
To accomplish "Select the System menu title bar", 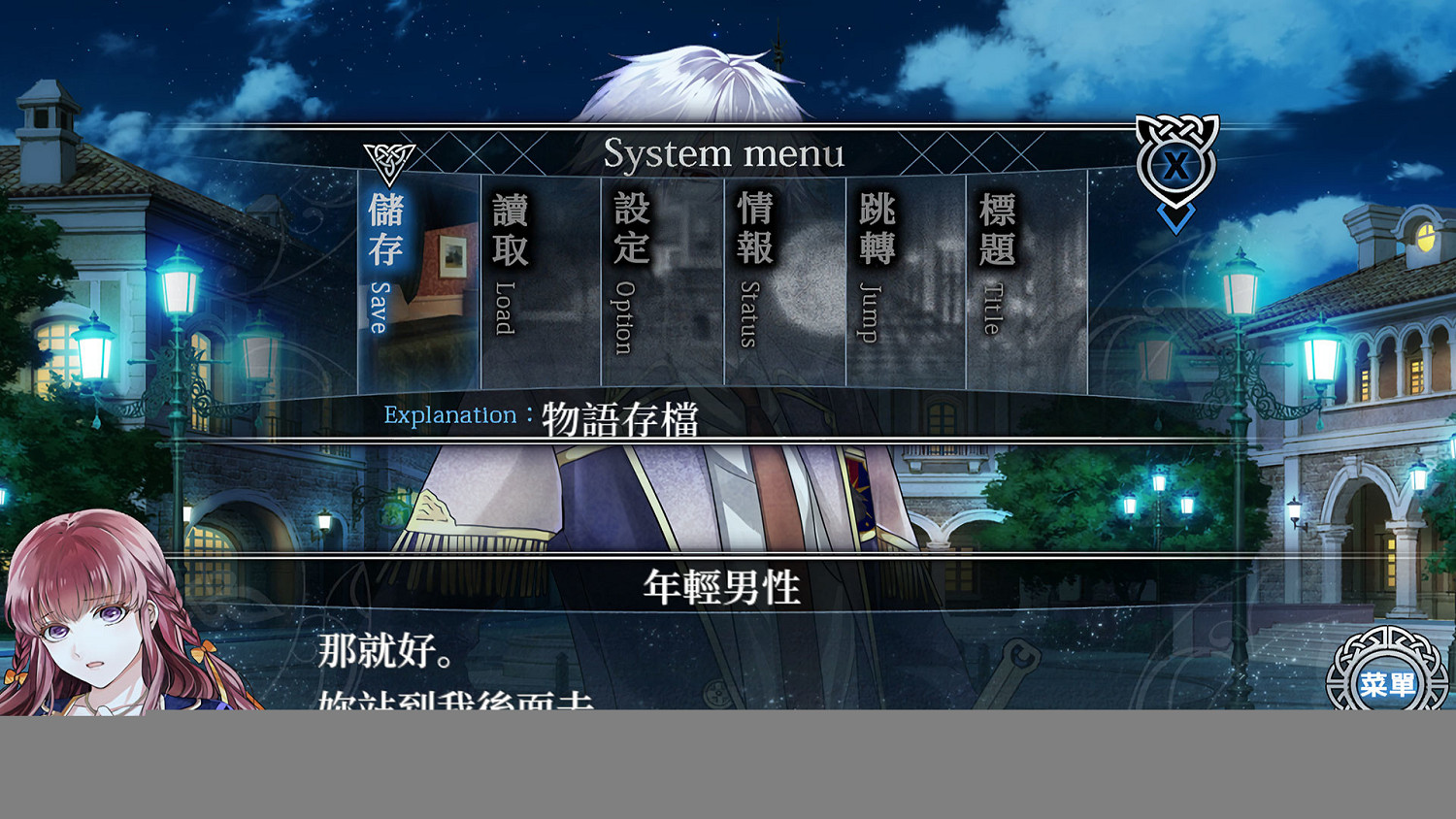I will [726, 153].
